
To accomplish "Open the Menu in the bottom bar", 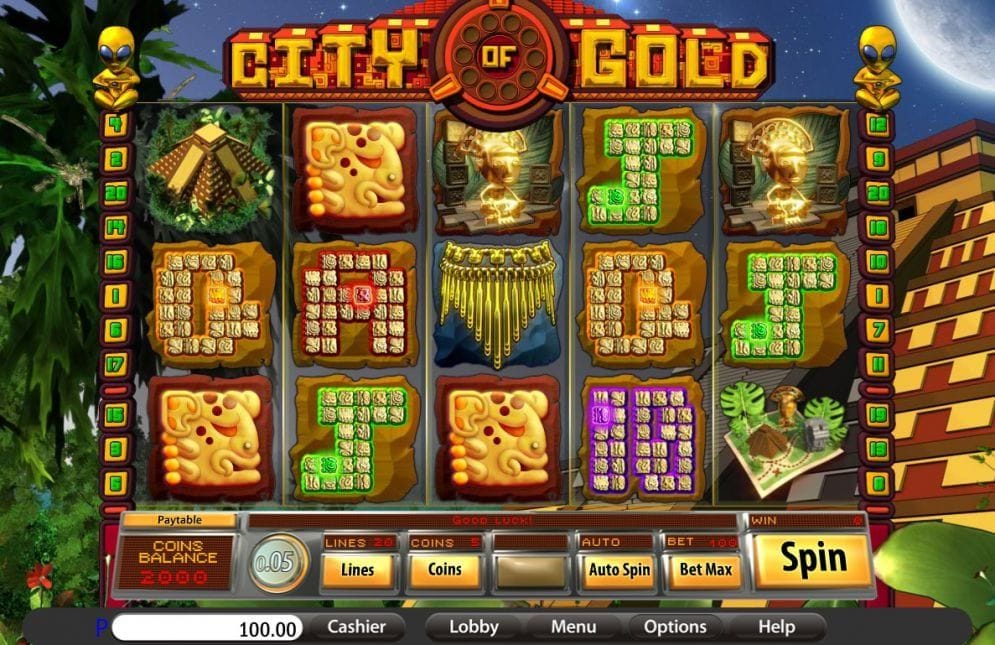I will 574,627.
